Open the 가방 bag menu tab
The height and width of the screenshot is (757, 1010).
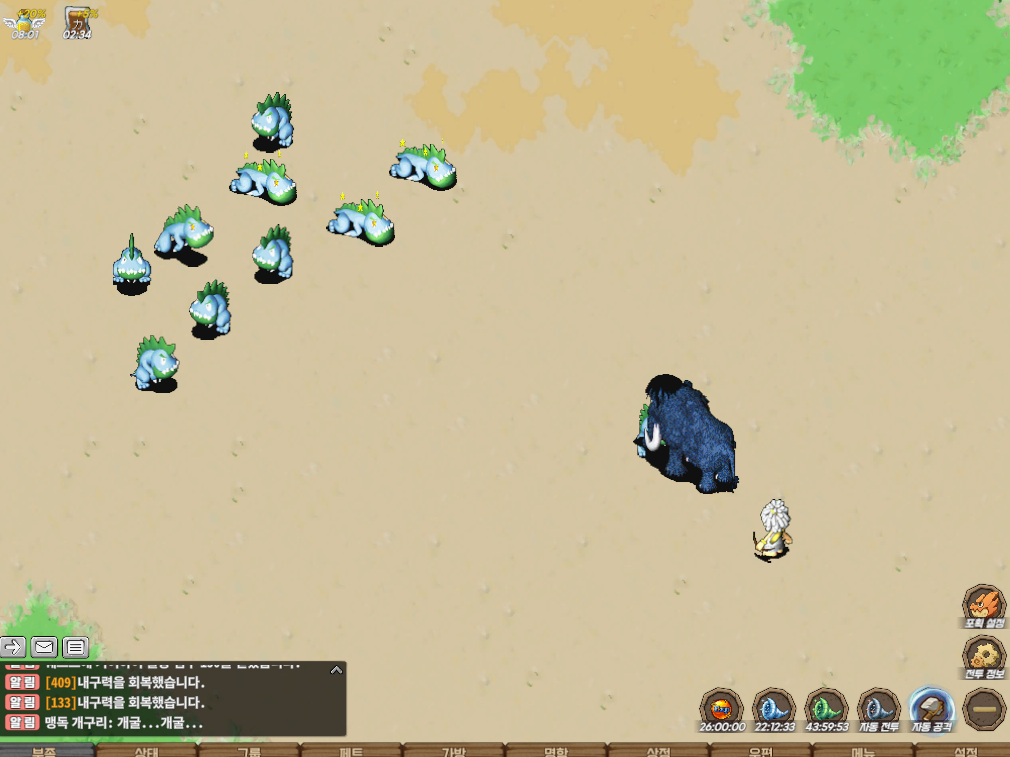tap(453, 750)
